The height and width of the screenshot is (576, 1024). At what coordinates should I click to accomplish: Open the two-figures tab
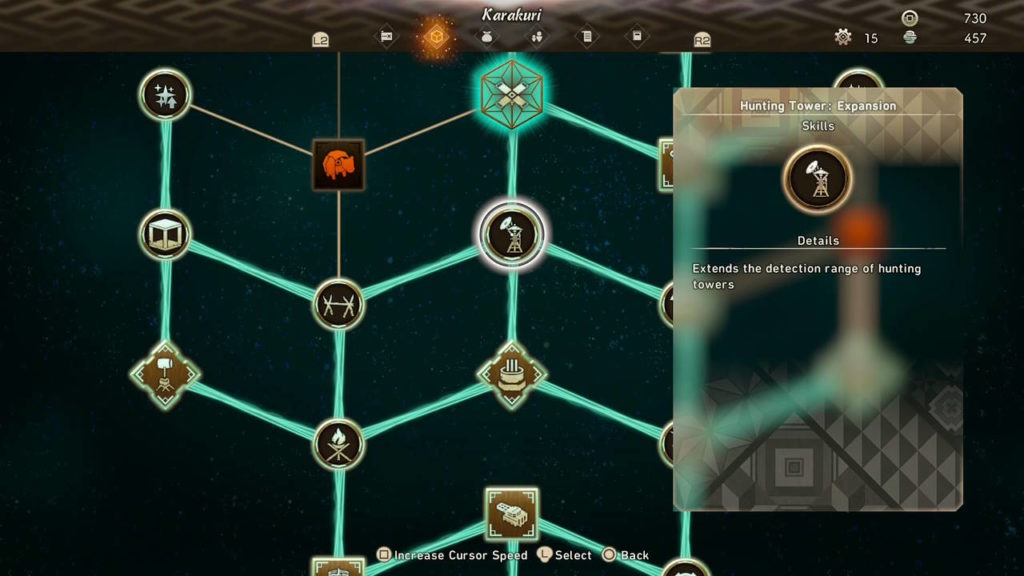[537, 38]
